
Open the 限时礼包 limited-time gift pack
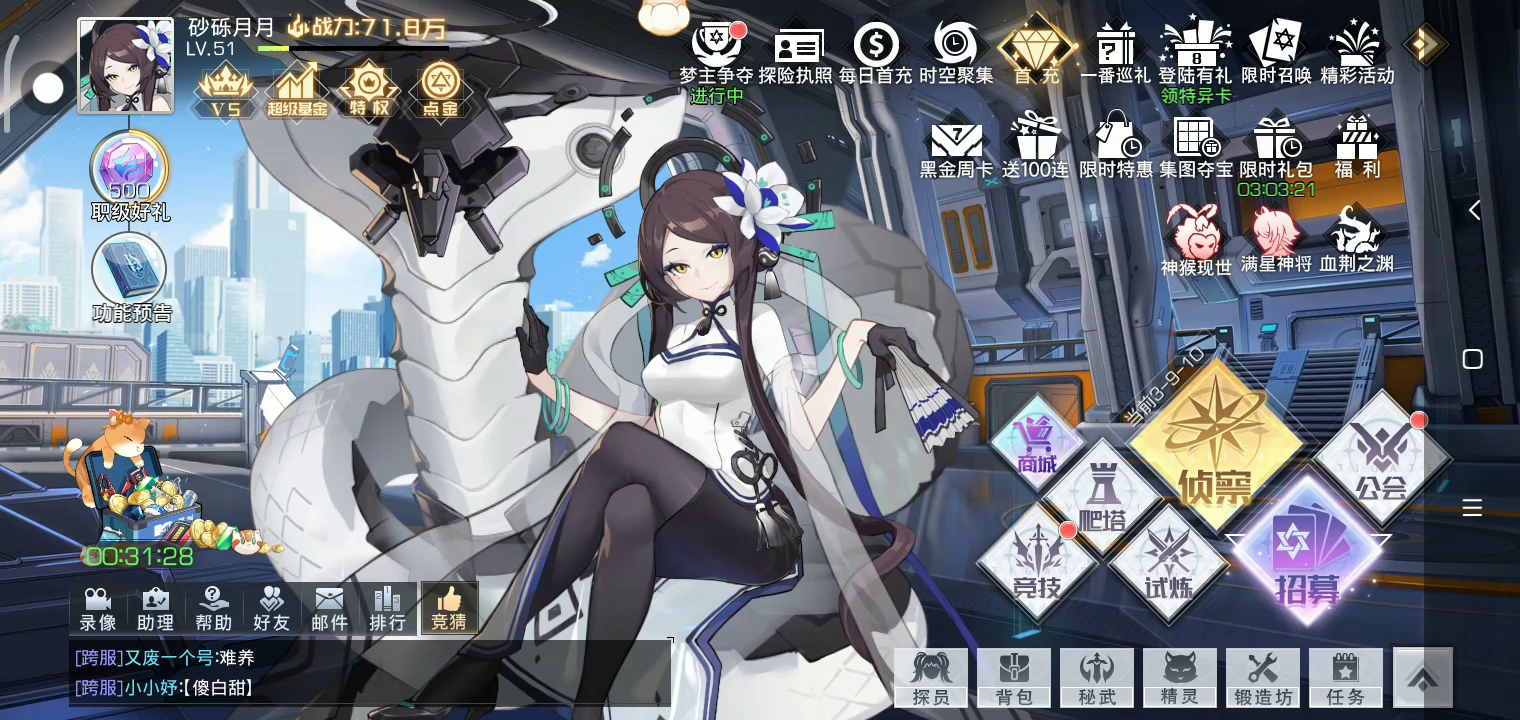pos(1275,148)
